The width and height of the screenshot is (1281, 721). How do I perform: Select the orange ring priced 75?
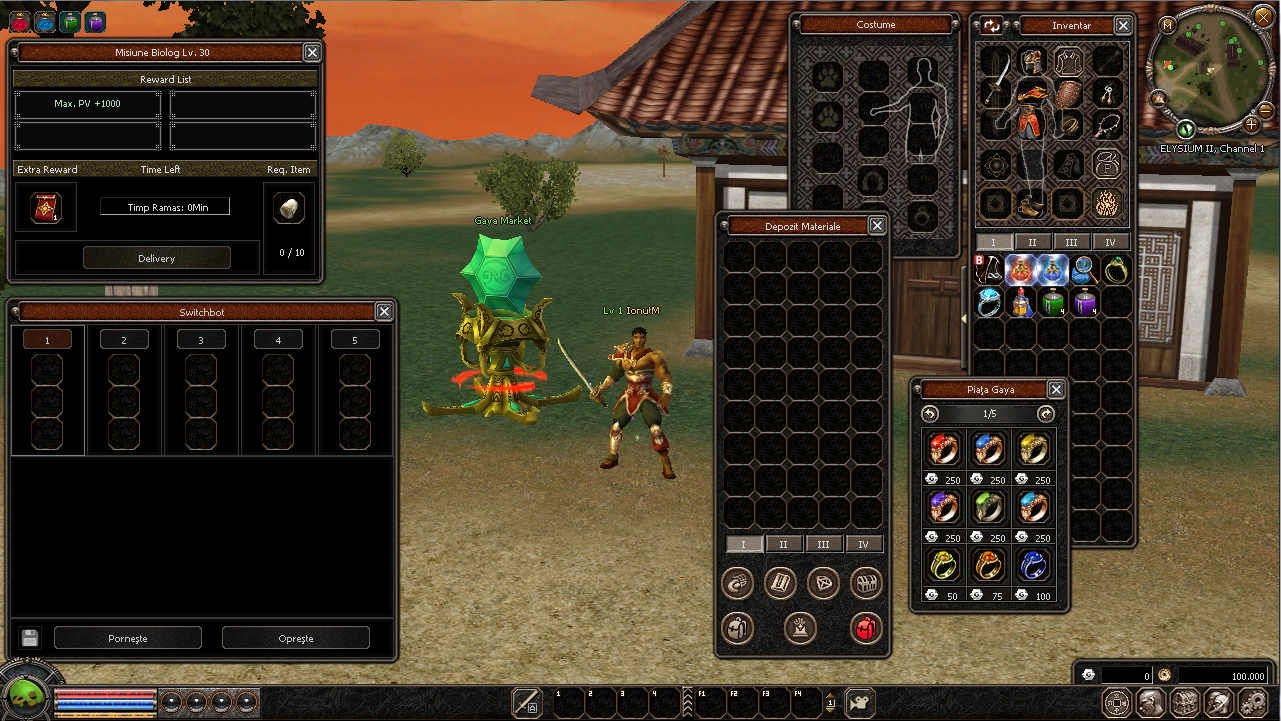click(x=988, y=566)
